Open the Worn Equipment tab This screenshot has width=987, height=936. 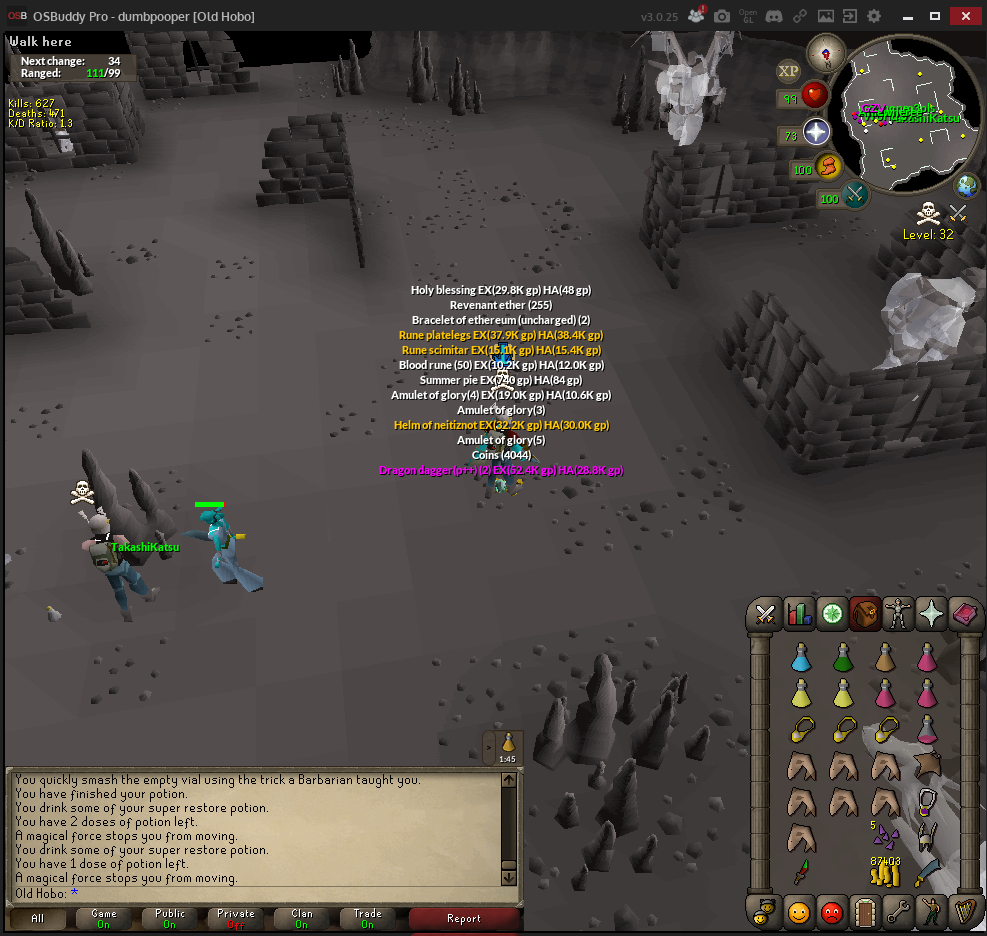click(897, 614)
